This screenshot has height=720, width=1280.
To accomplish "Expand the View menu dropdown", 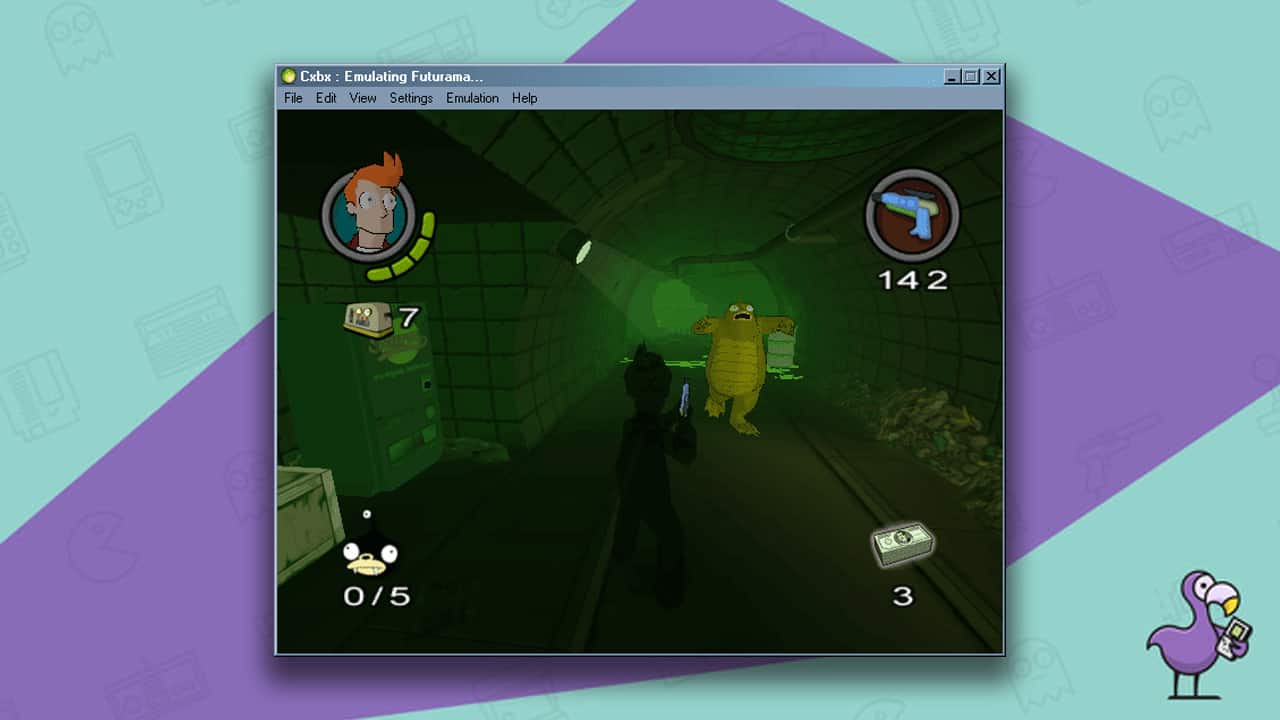I will 362,98.
